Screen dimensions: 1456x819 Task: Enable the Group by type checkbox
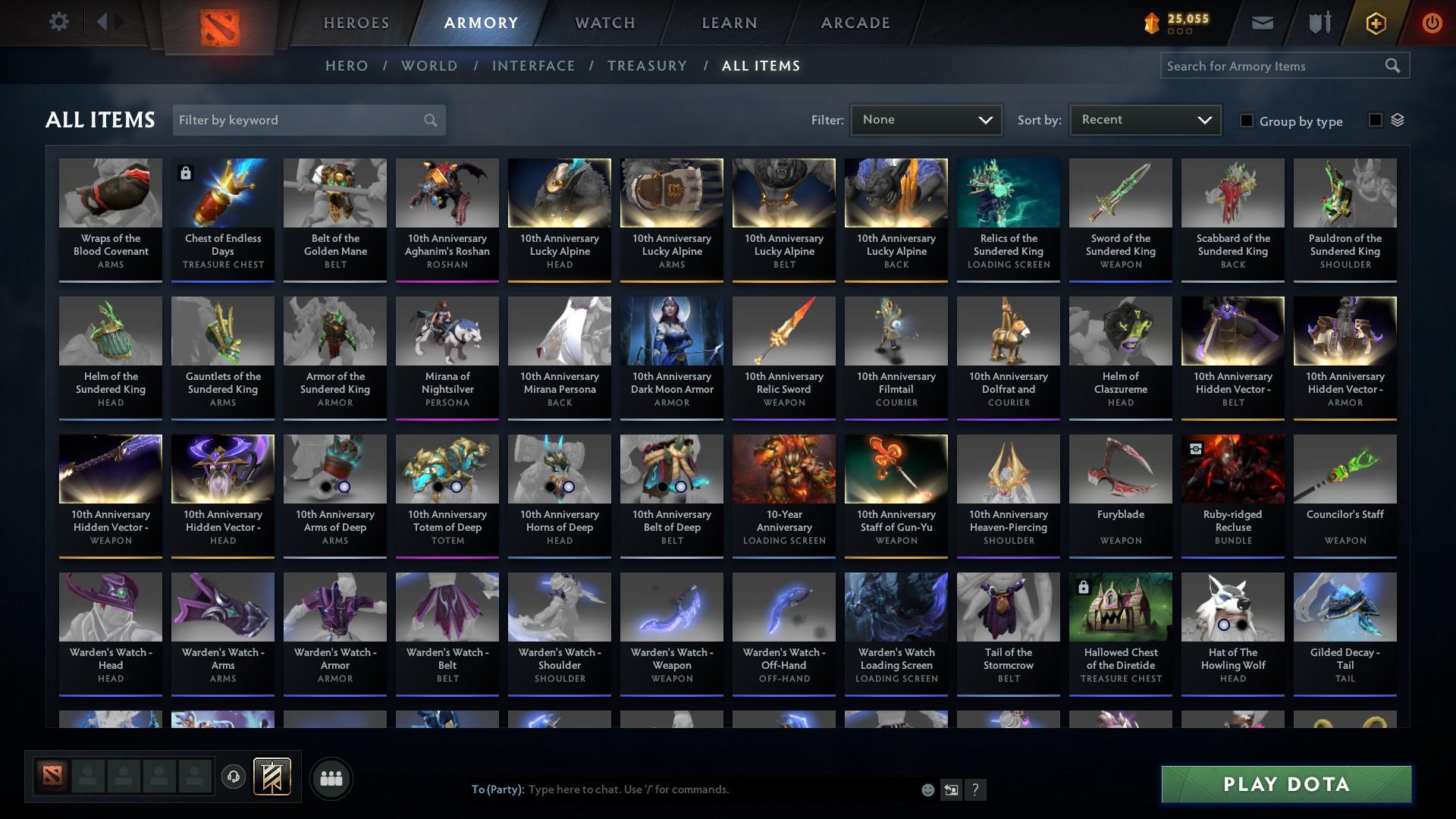pyautogui.click(x=1247, y=121)
